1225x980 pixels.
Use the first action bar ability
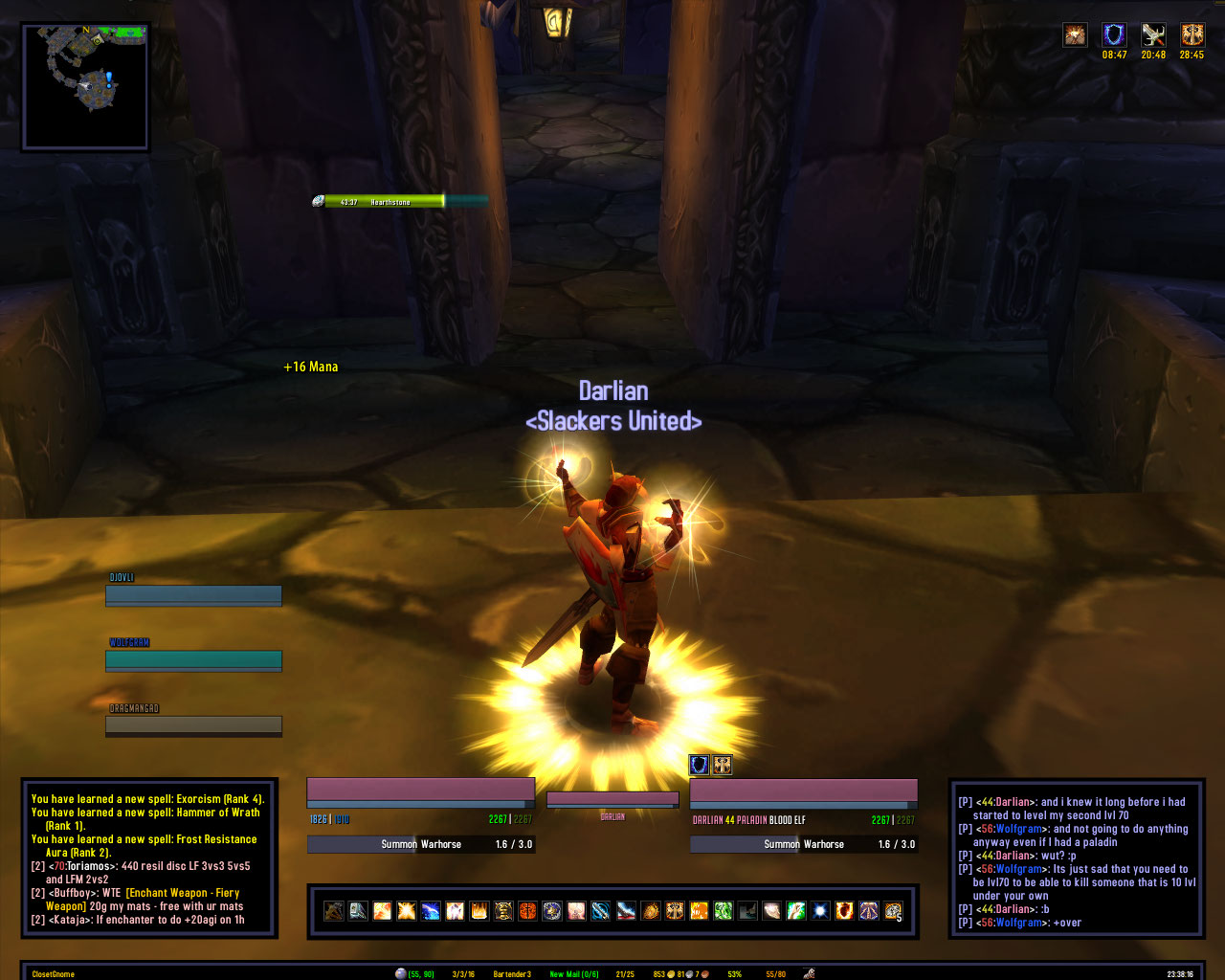tap(333, 910)
